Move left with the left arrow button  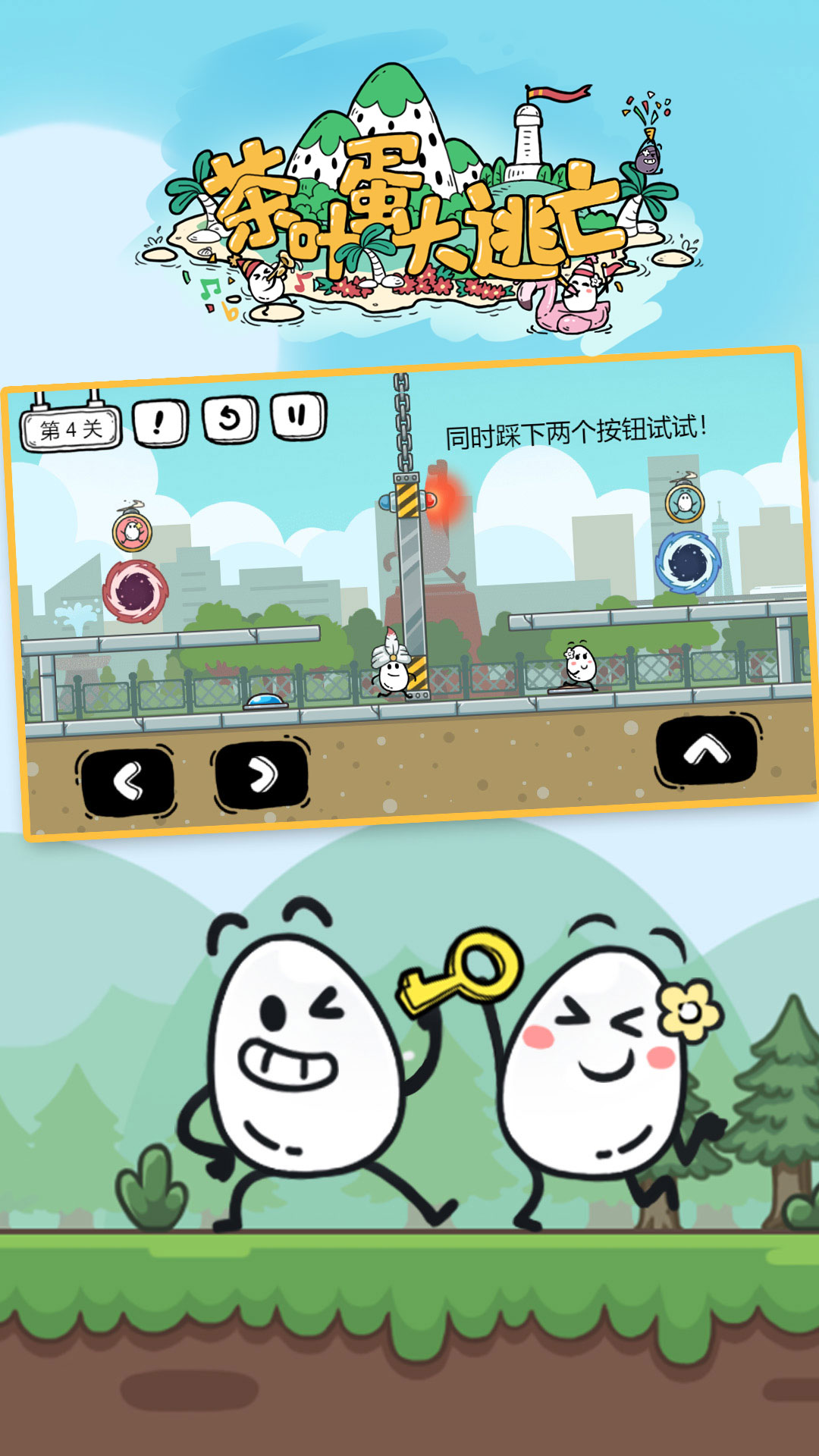(x=127, y=781)
